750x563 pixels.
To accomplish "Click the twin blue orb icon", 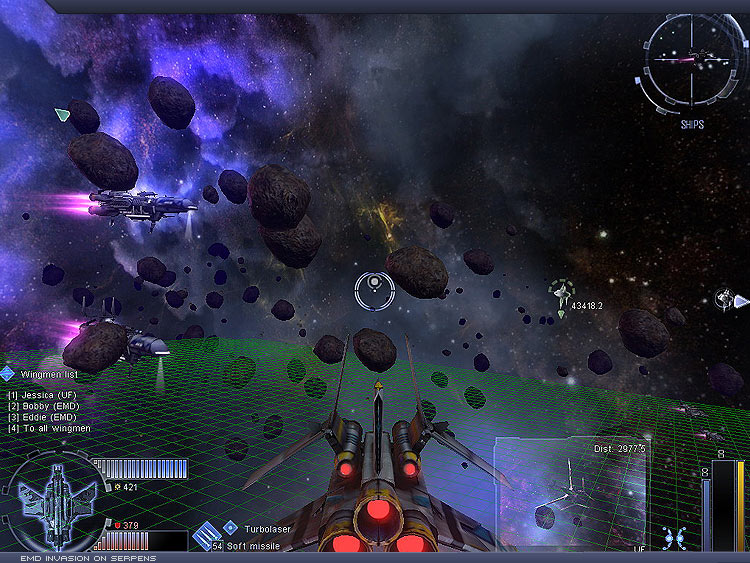I will point(675,538).
